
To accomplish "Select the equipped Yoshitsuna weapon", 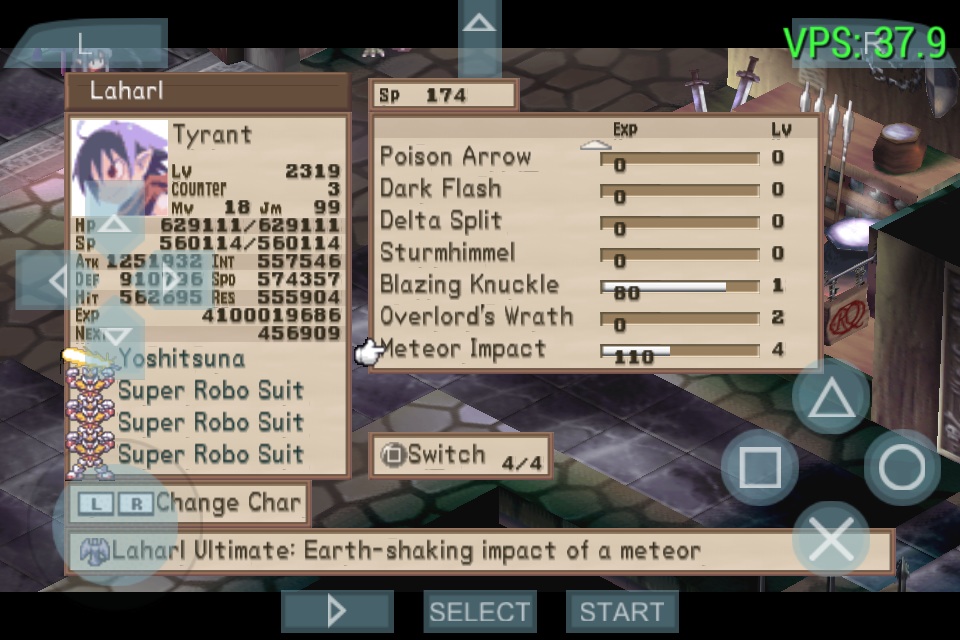I will click(181, 358).
